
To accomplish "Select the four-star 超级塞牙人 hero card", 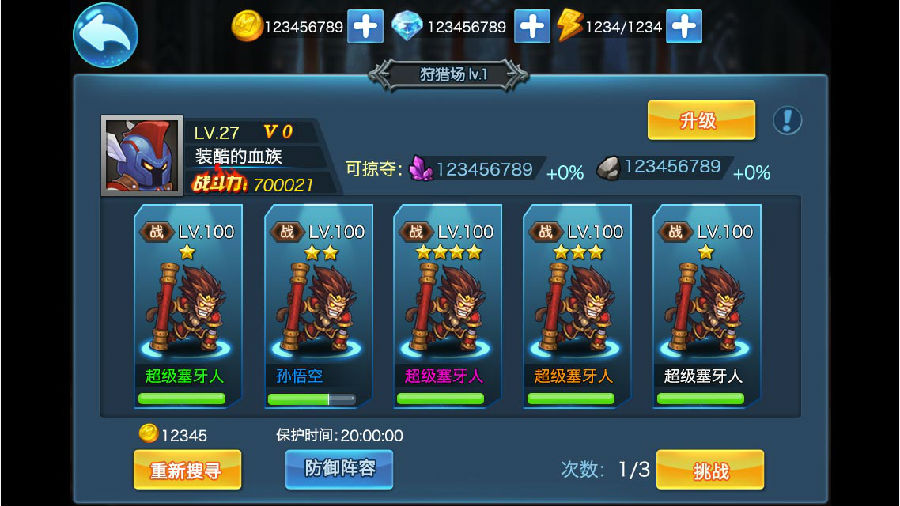I will click(446, 306).
